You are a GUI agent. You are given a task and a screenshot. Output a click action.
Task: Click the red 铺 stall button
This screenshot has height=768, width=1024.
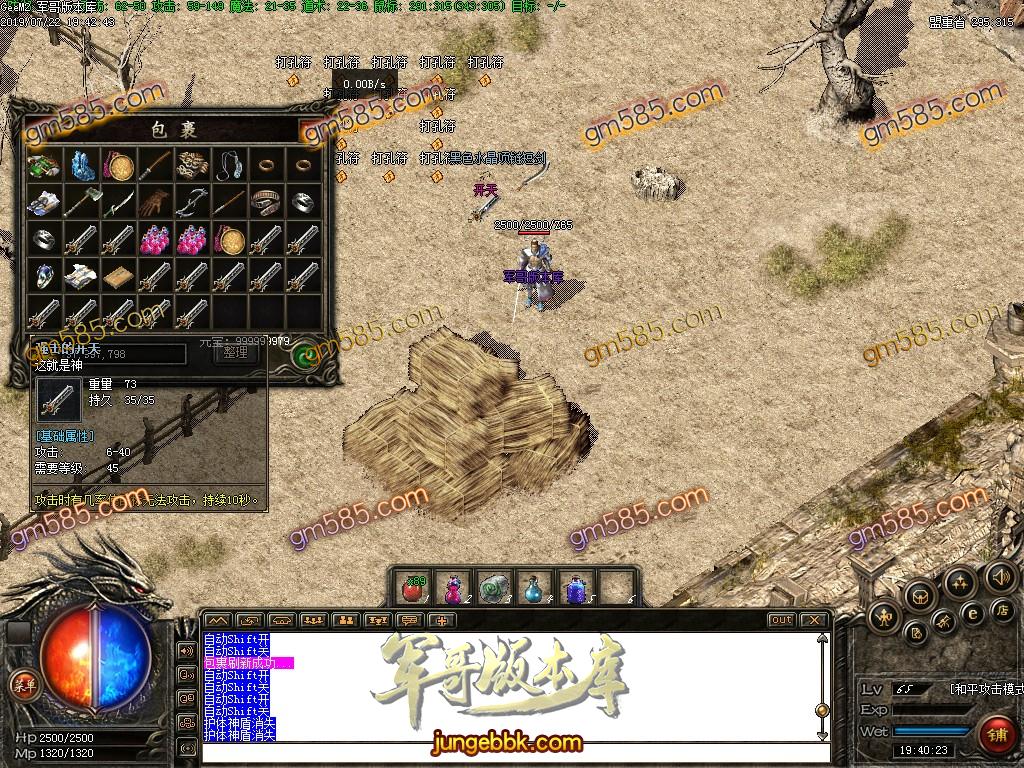pos(994,733)
